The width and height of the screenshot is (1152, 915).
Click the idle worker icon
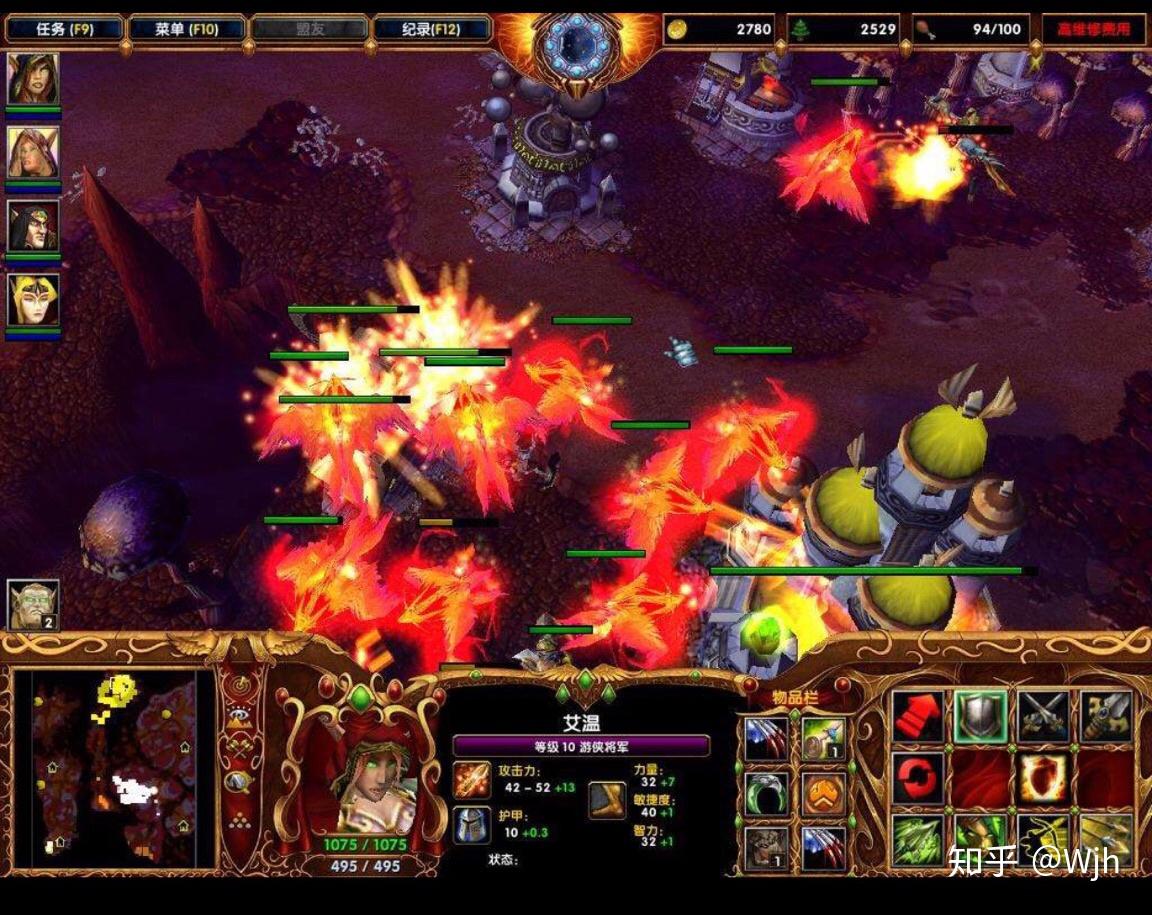pos(33,605)
